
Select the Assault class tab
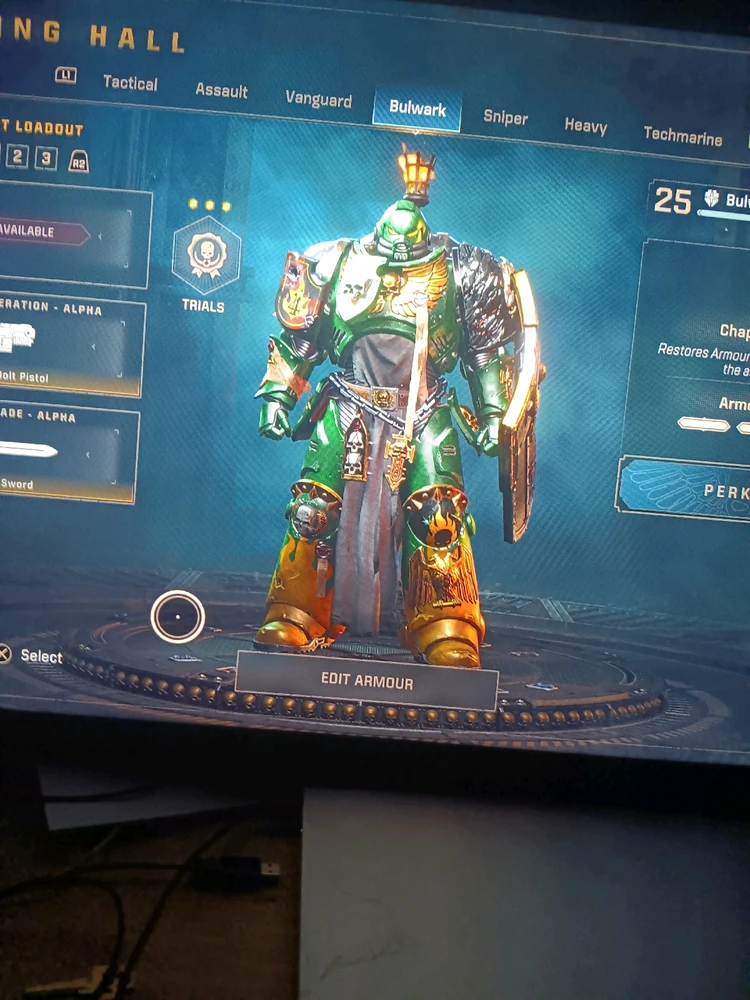(x=221, y=90)
